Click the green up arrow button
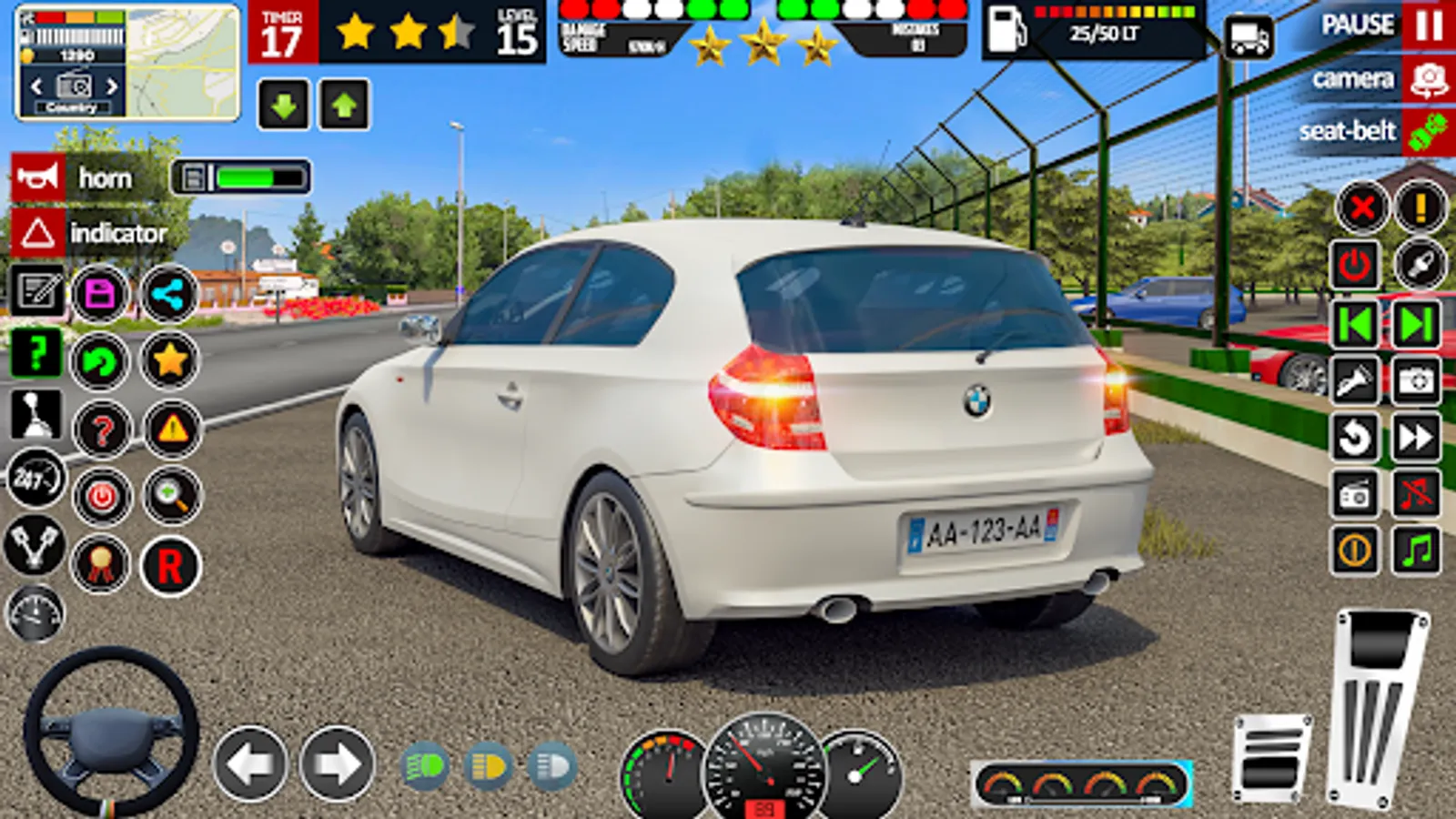Screen dimensions: 1456x819 tap(344, 106)
